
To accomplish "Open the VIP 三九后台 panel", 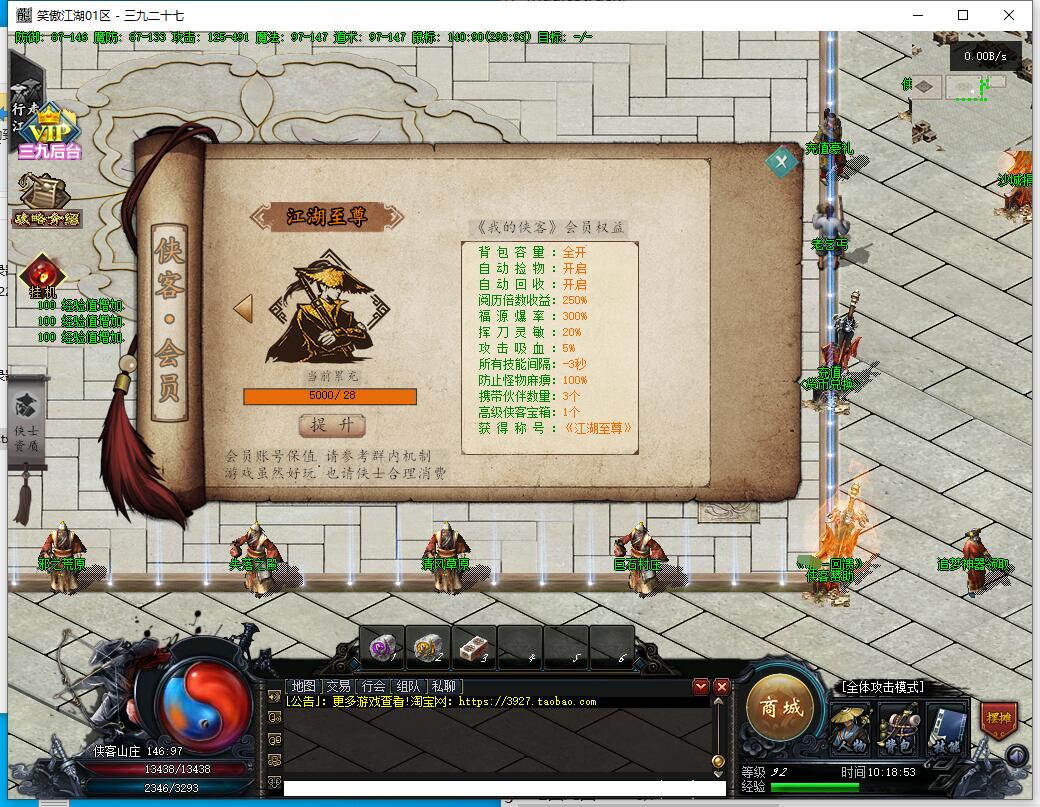I will pyautogui.click(x=46, y=134).
